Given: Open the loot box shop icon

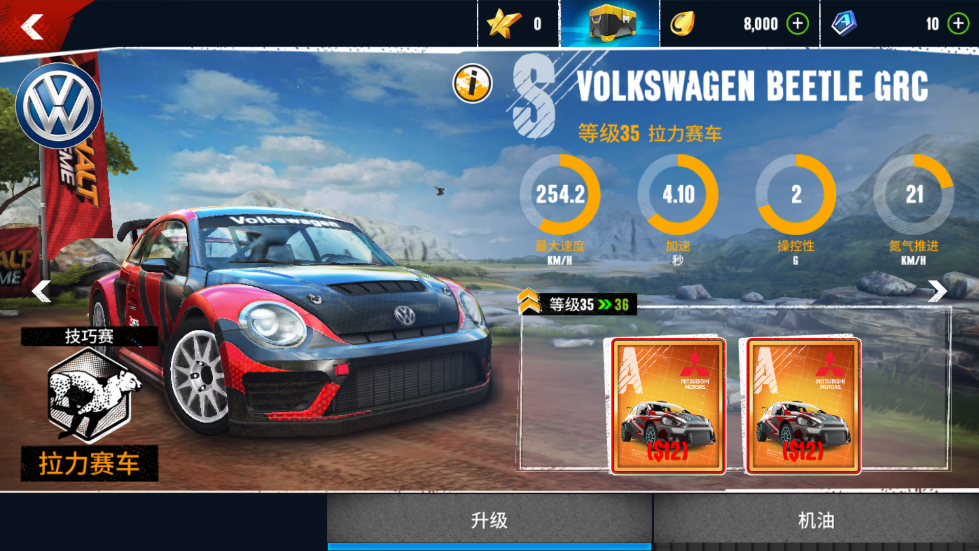Looking at the screenshot, I should pyautogui.click(x=609, y=24).
